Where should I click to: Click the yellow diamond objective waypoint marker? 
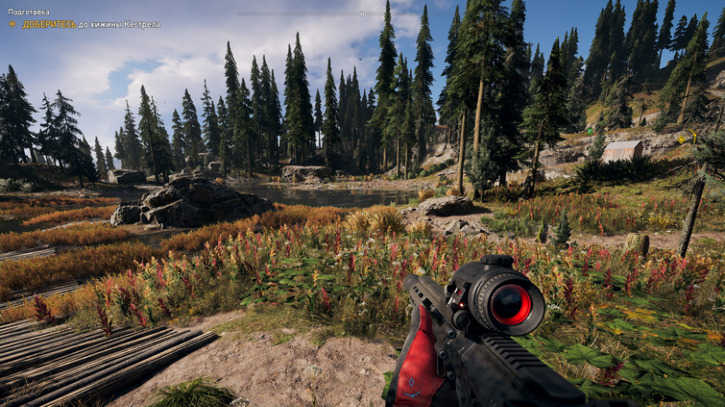[x=681, y=140]
